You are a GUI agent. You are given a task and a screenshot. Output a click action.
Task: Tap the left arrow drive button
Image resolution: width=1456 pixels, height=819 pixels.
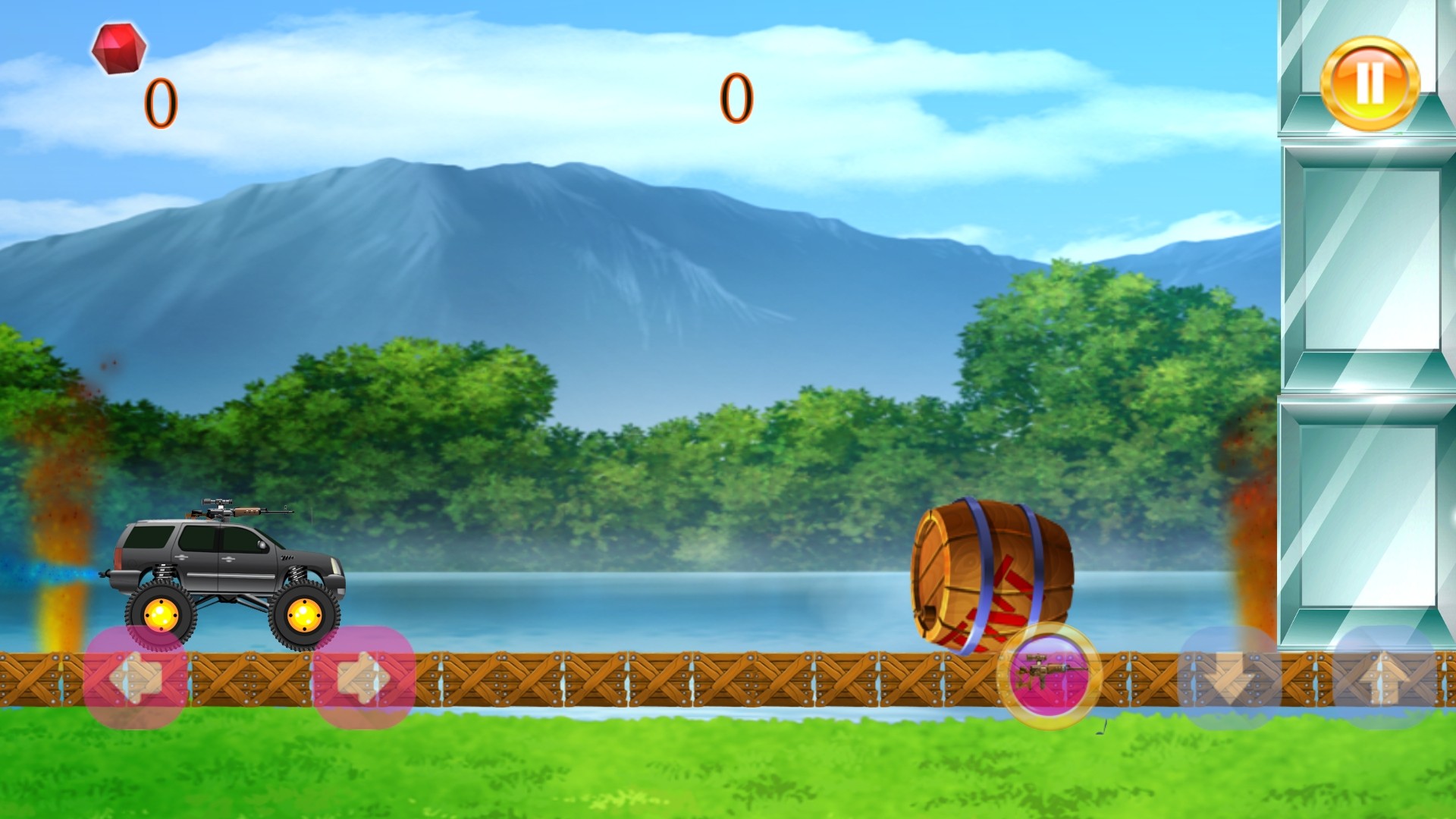(136, 677)
